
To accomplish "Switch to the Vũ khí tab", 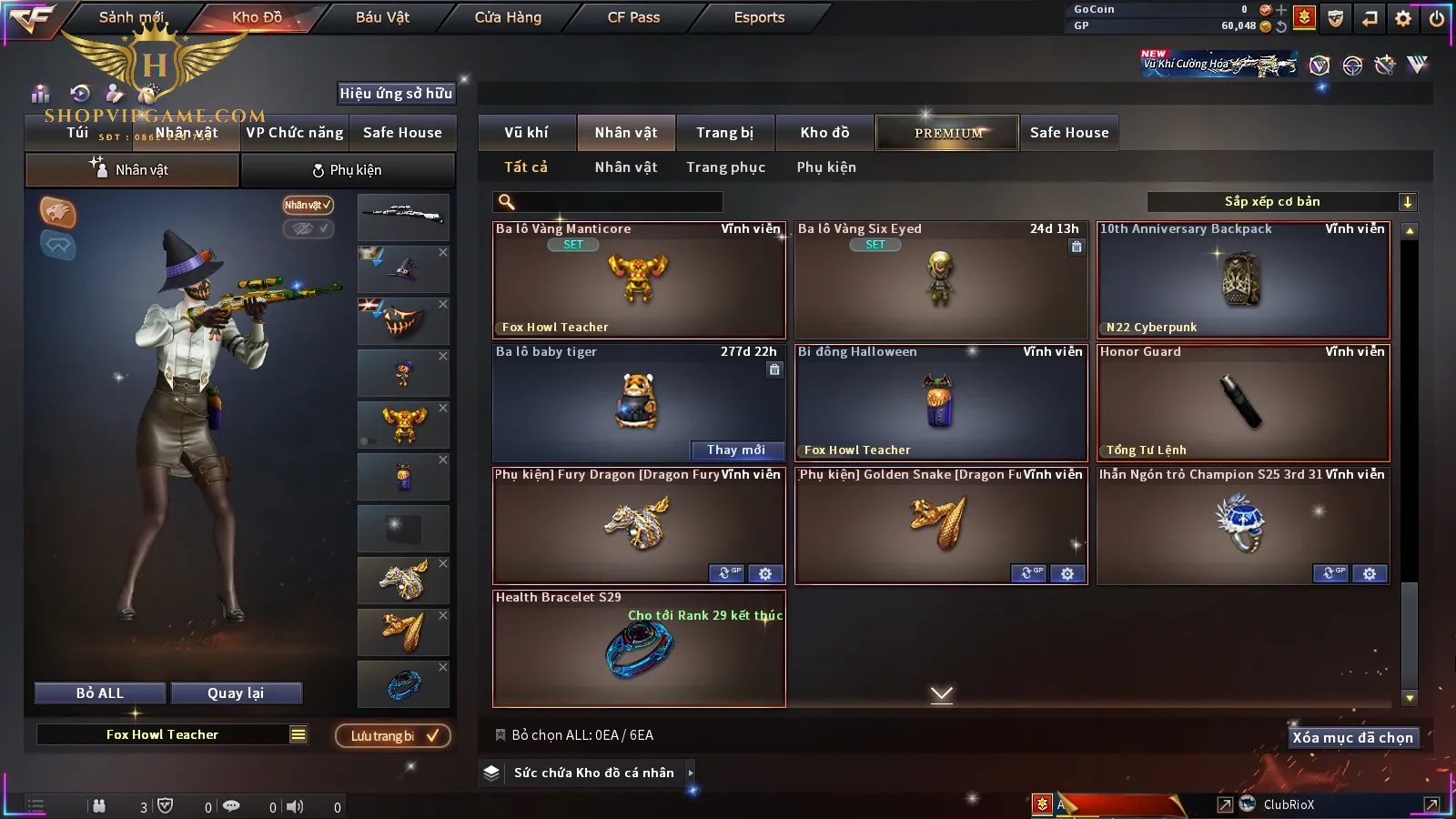I will (x=526, y=133).
